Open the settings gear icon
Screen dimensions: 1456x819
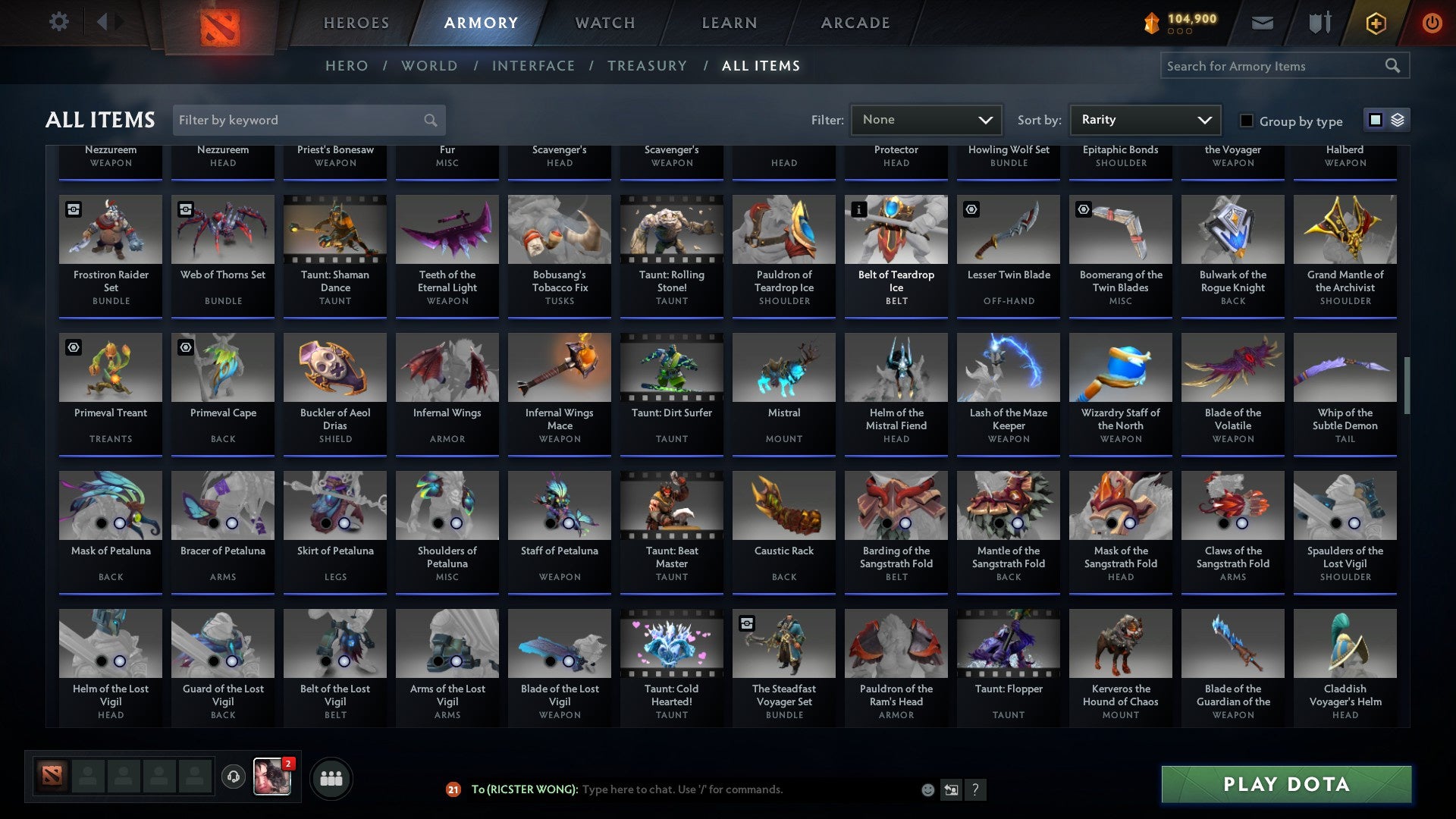pos(59,21)
